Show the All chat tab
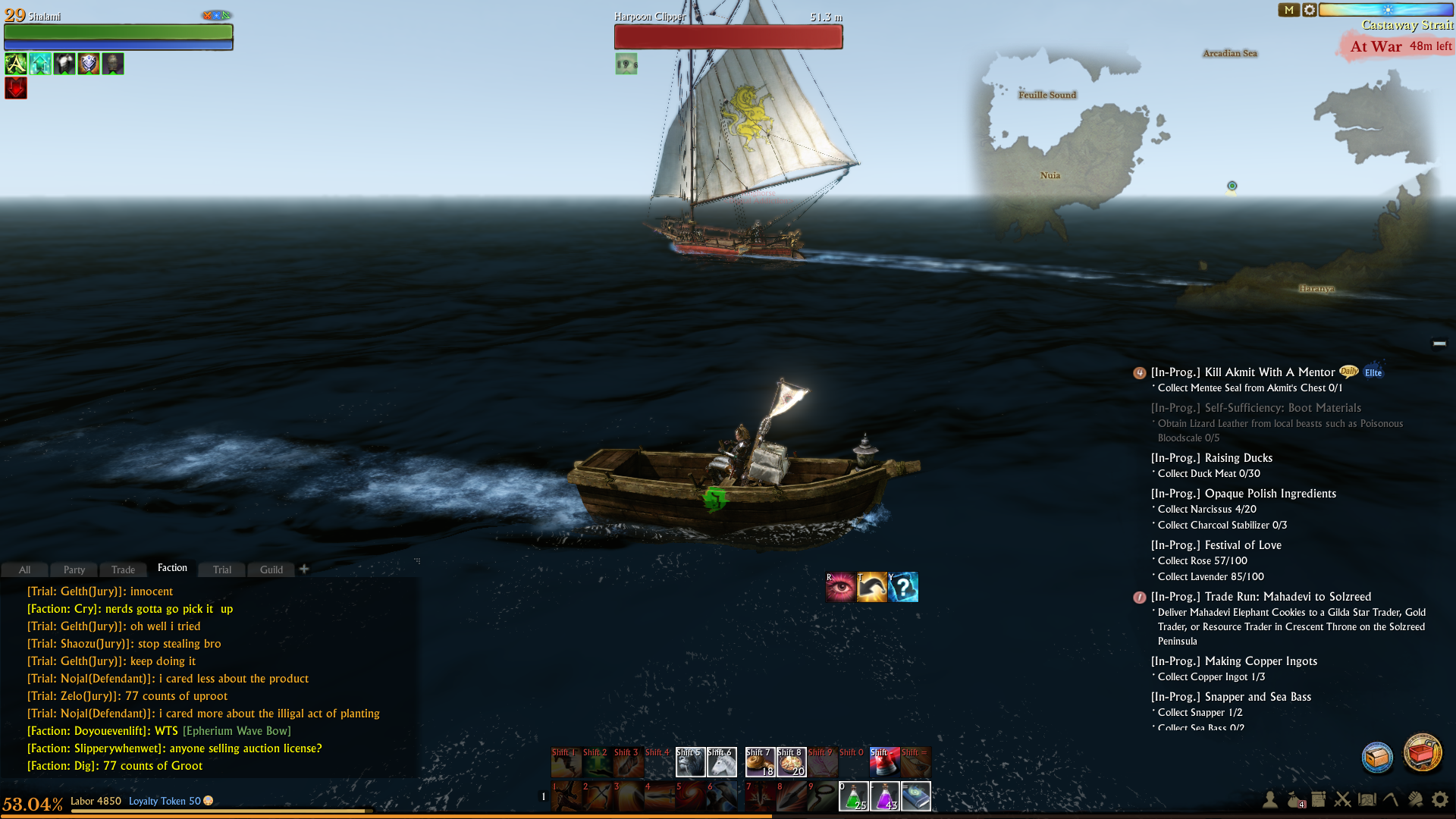 (x=24, y=570)
